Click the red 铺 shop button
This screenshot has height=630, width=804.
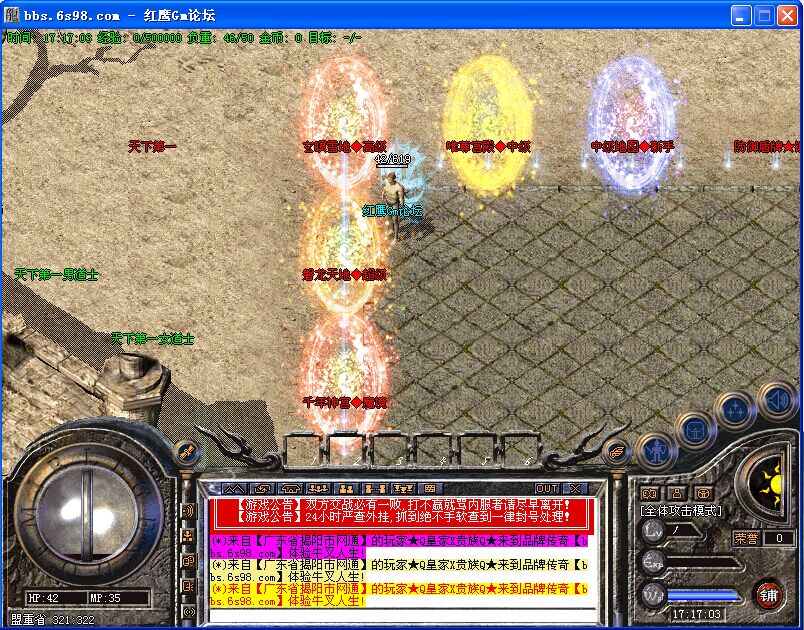768,593
